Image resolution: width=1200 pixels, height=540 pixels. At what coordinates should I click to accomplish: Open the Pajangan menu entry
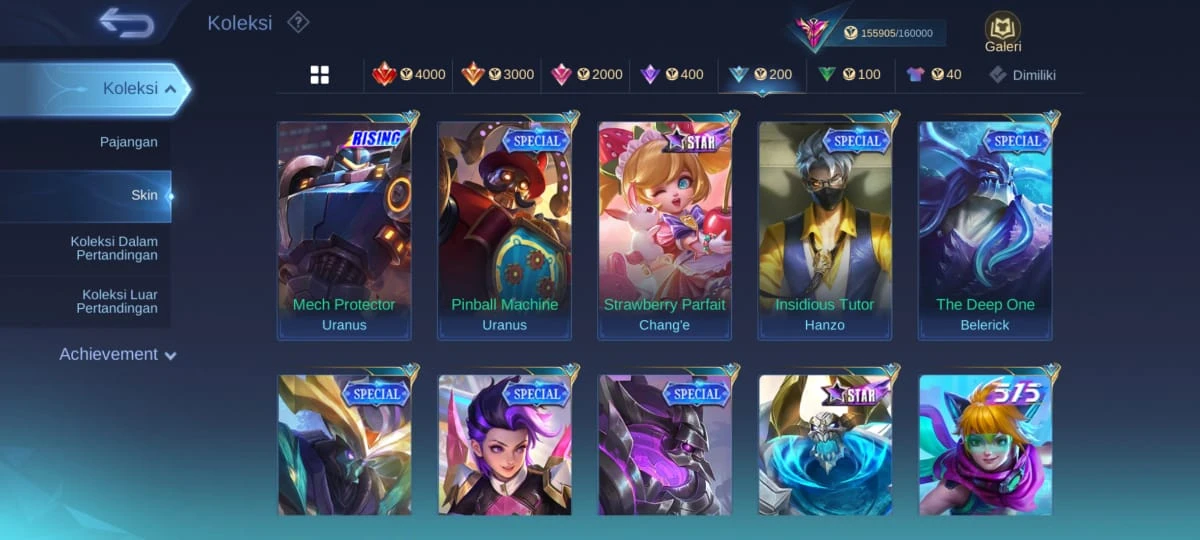pos(129,142)
